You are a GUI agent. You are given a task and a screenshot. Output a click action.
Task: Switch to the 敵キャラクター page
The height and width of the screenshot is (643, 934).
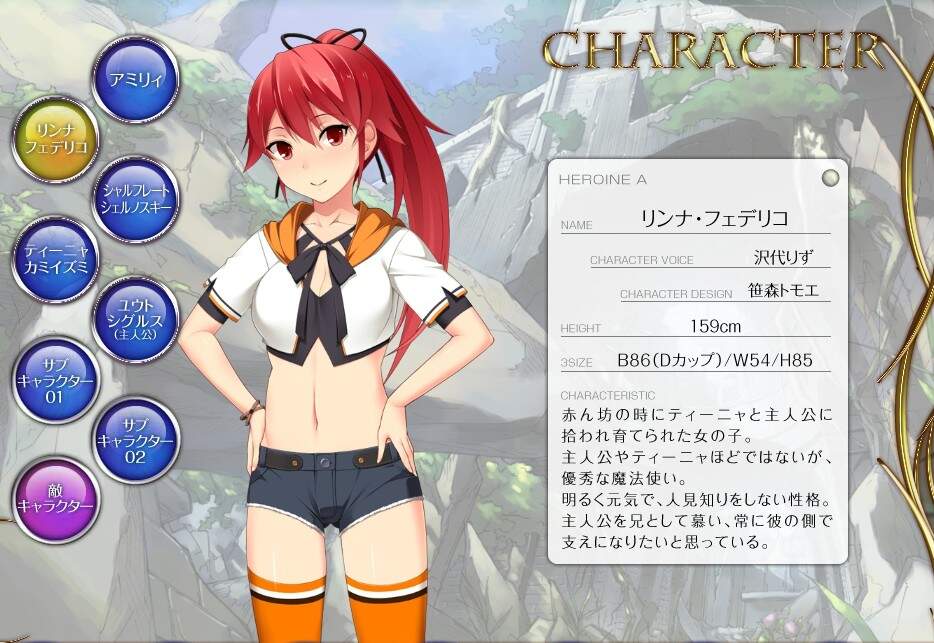pos(55,499)
